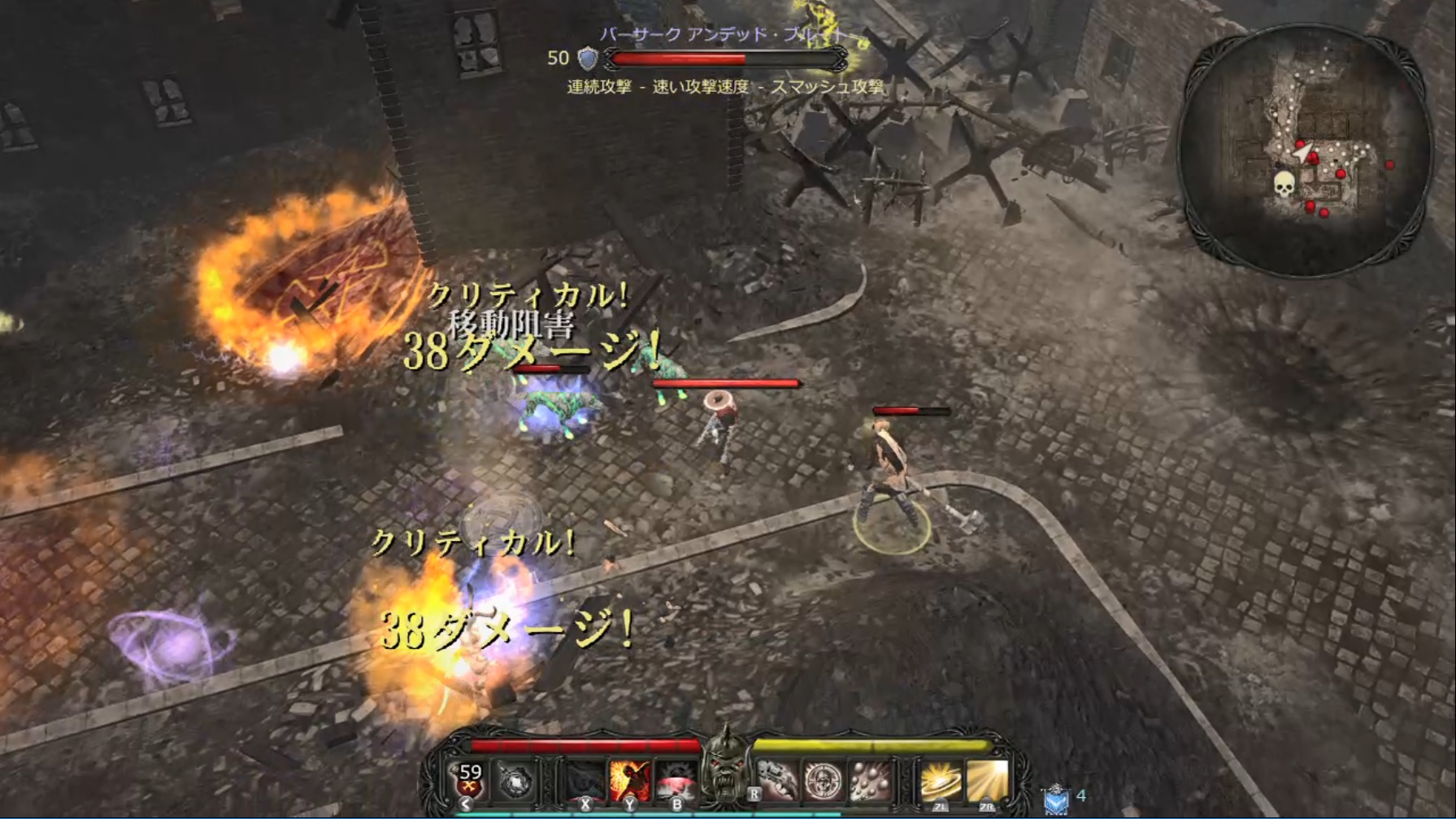Use the health potion slot showing 59

[x=469, y=780]
